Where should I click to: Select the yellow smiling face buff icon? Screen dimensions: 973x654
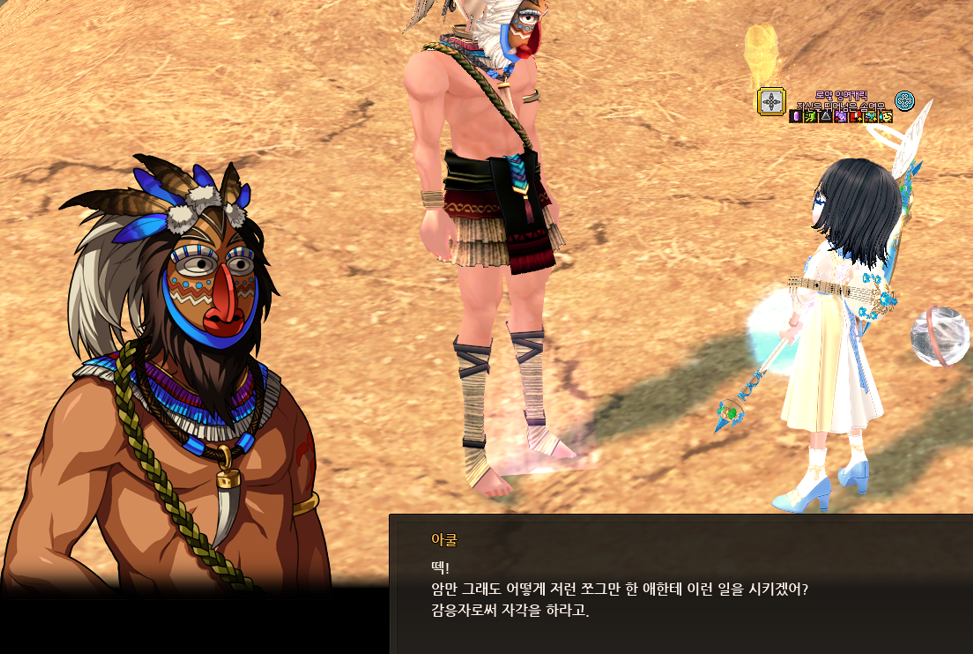(x=885, y=116)
